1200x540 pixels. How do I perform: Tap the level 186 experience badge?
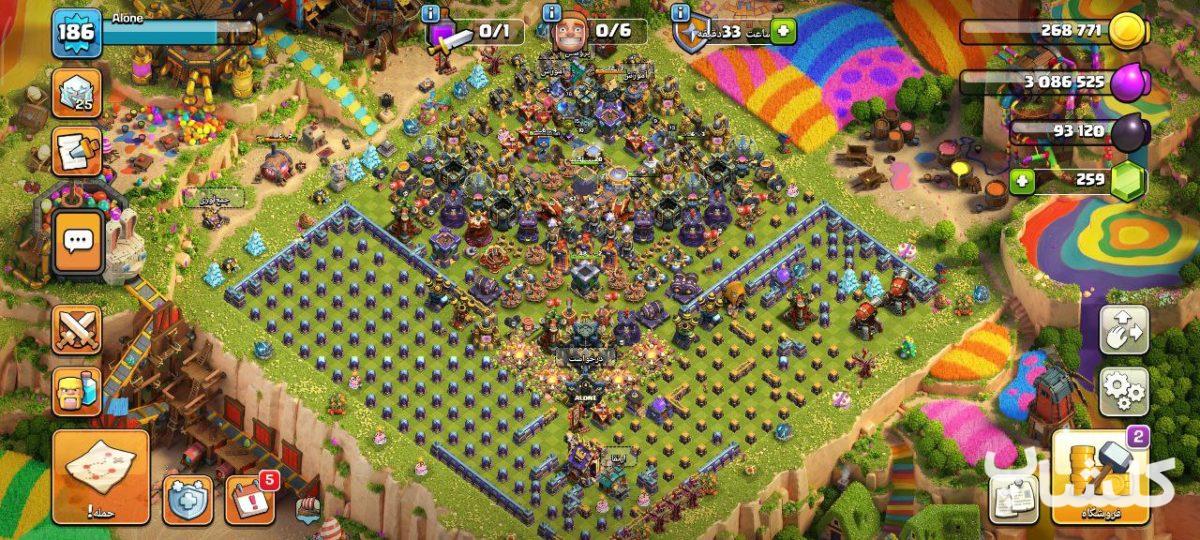pos(77,33)
